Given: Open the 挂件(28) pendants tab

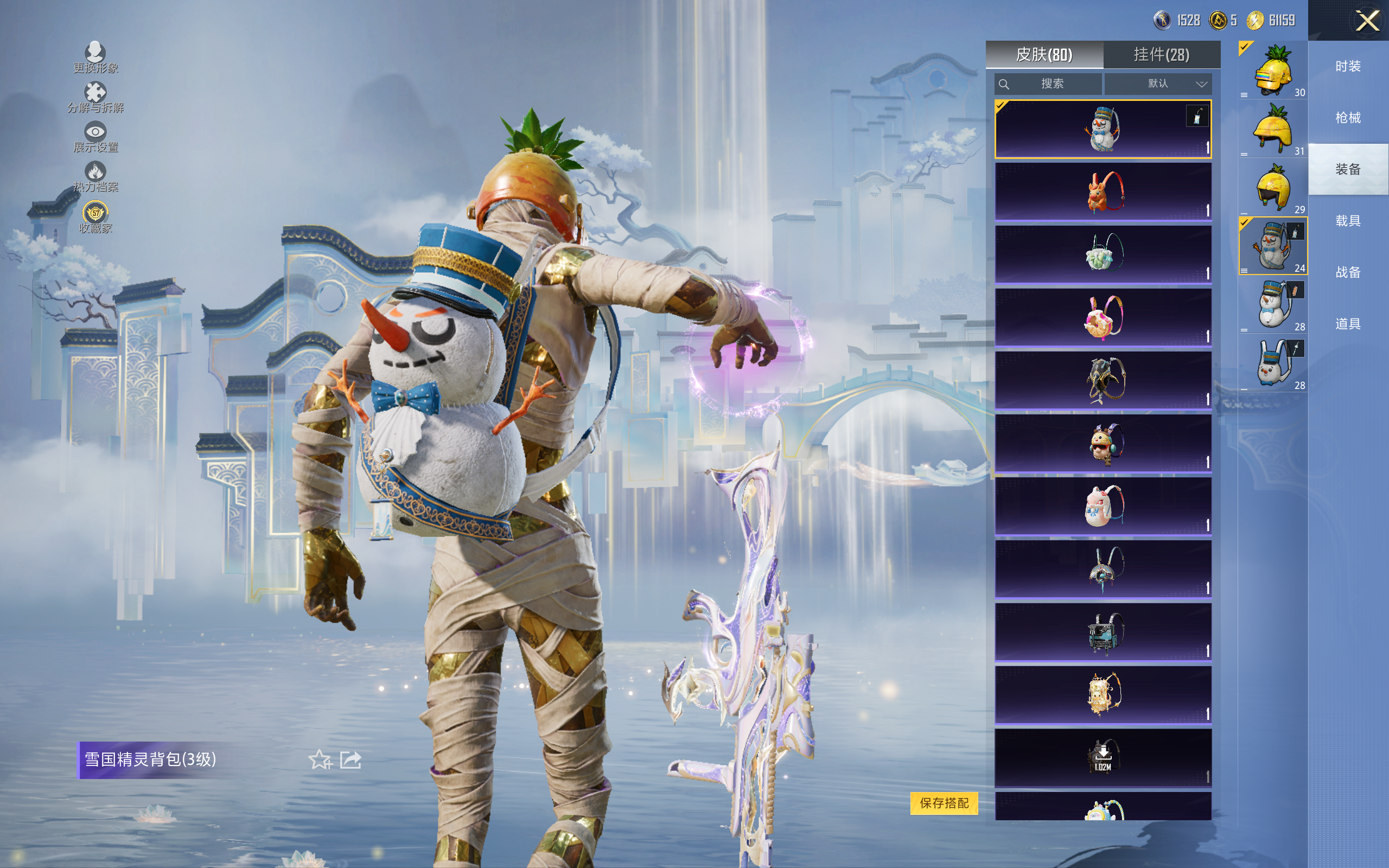Looking at the screenshot, I should point(1161,55).
